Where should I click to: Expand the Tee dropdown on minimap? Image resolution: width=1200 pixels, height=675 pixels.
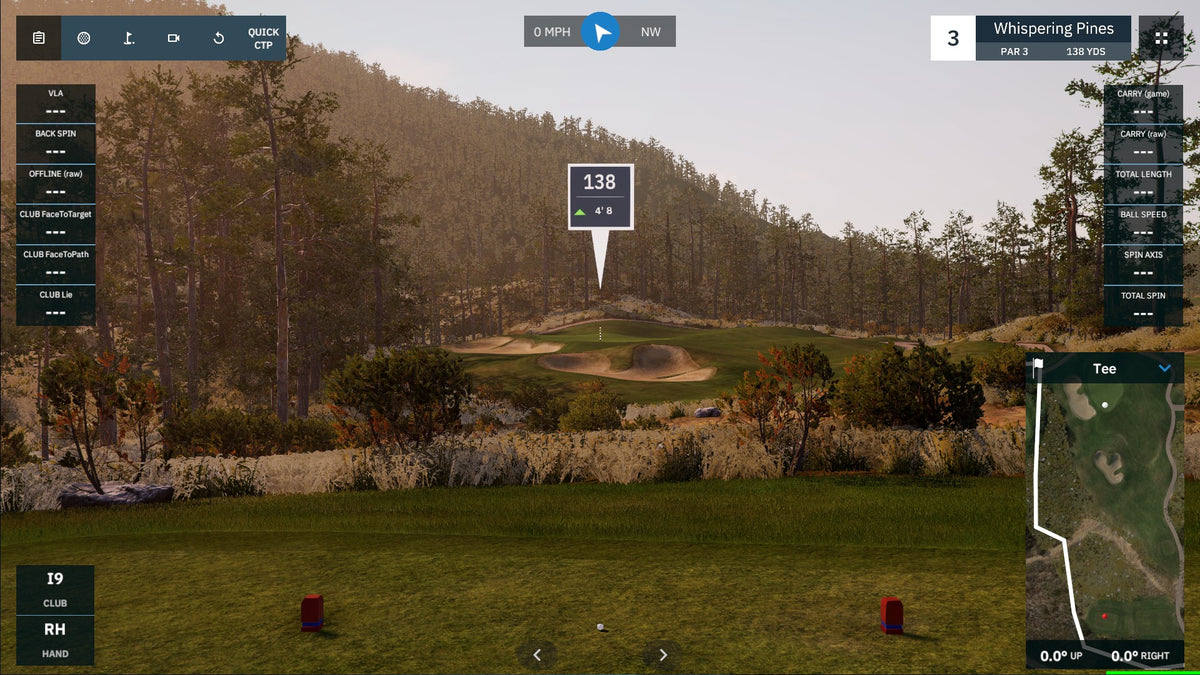pos(1164,369)
